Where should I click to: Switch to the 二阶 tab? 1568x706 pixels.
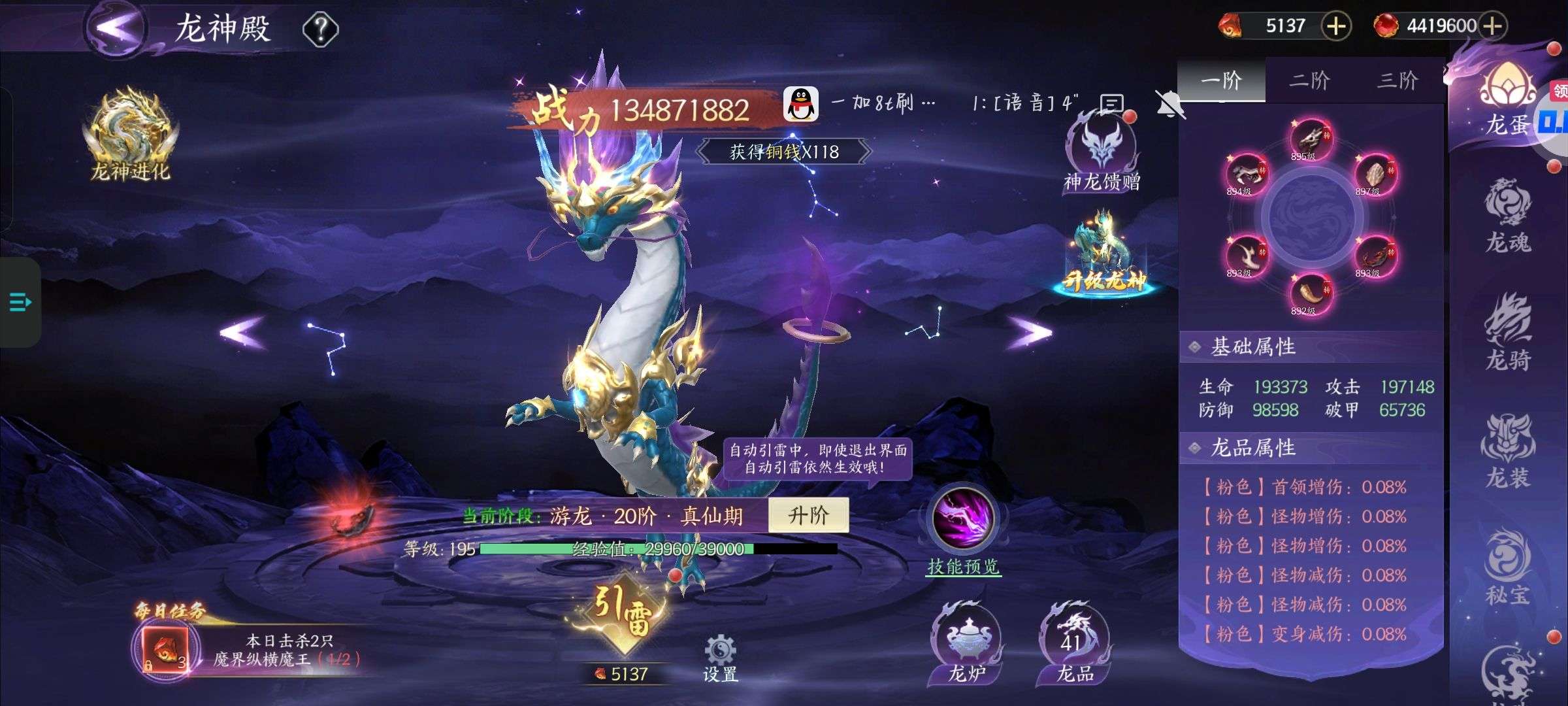(1309, 80)
